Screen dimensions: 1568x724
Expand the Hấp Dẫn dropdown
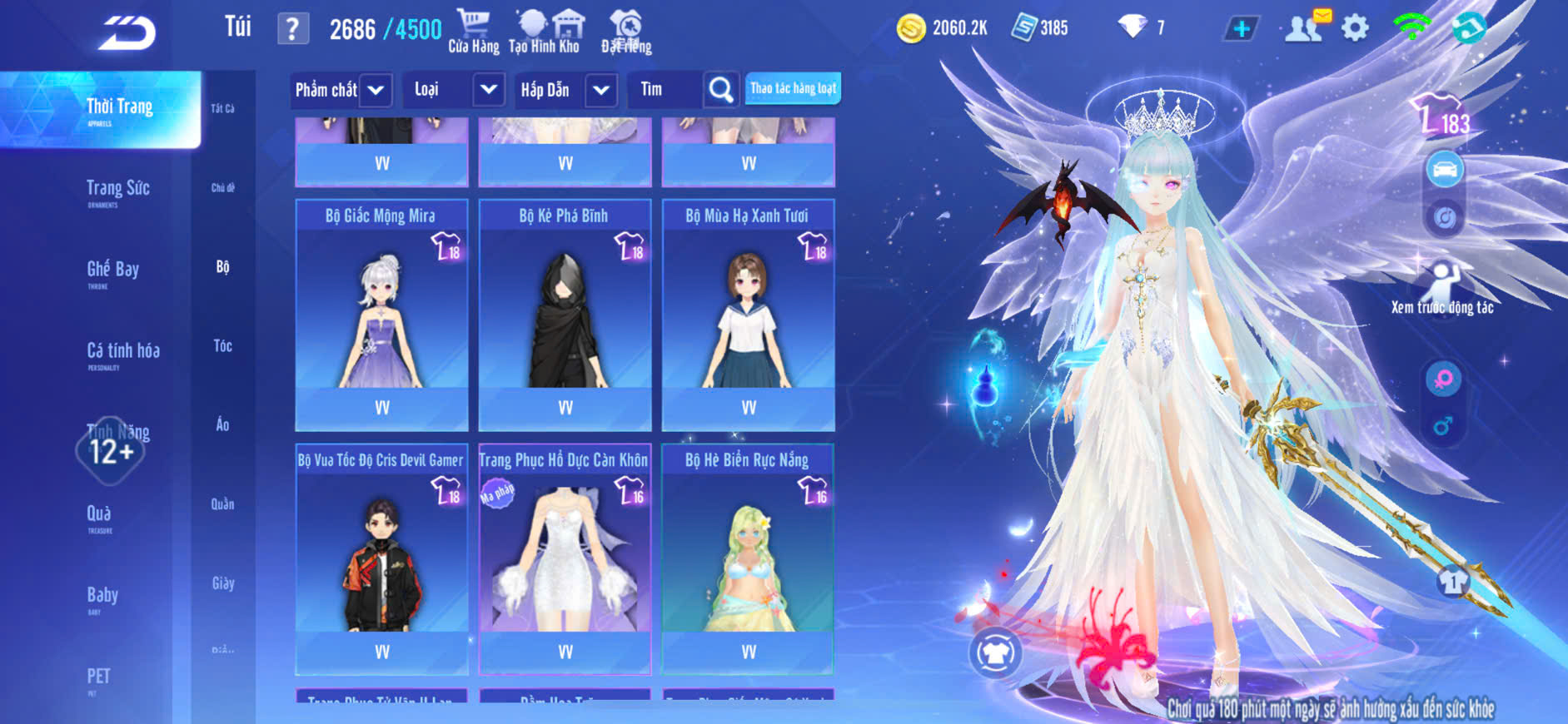pyautogui.click(x=600, y=90)
